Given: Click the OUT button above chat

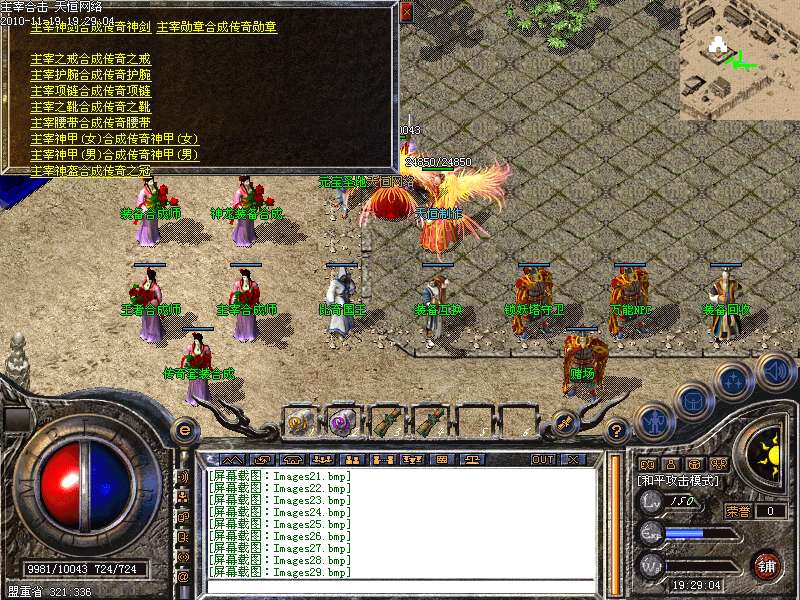Looking at the screenshot, I should point(542,459).
